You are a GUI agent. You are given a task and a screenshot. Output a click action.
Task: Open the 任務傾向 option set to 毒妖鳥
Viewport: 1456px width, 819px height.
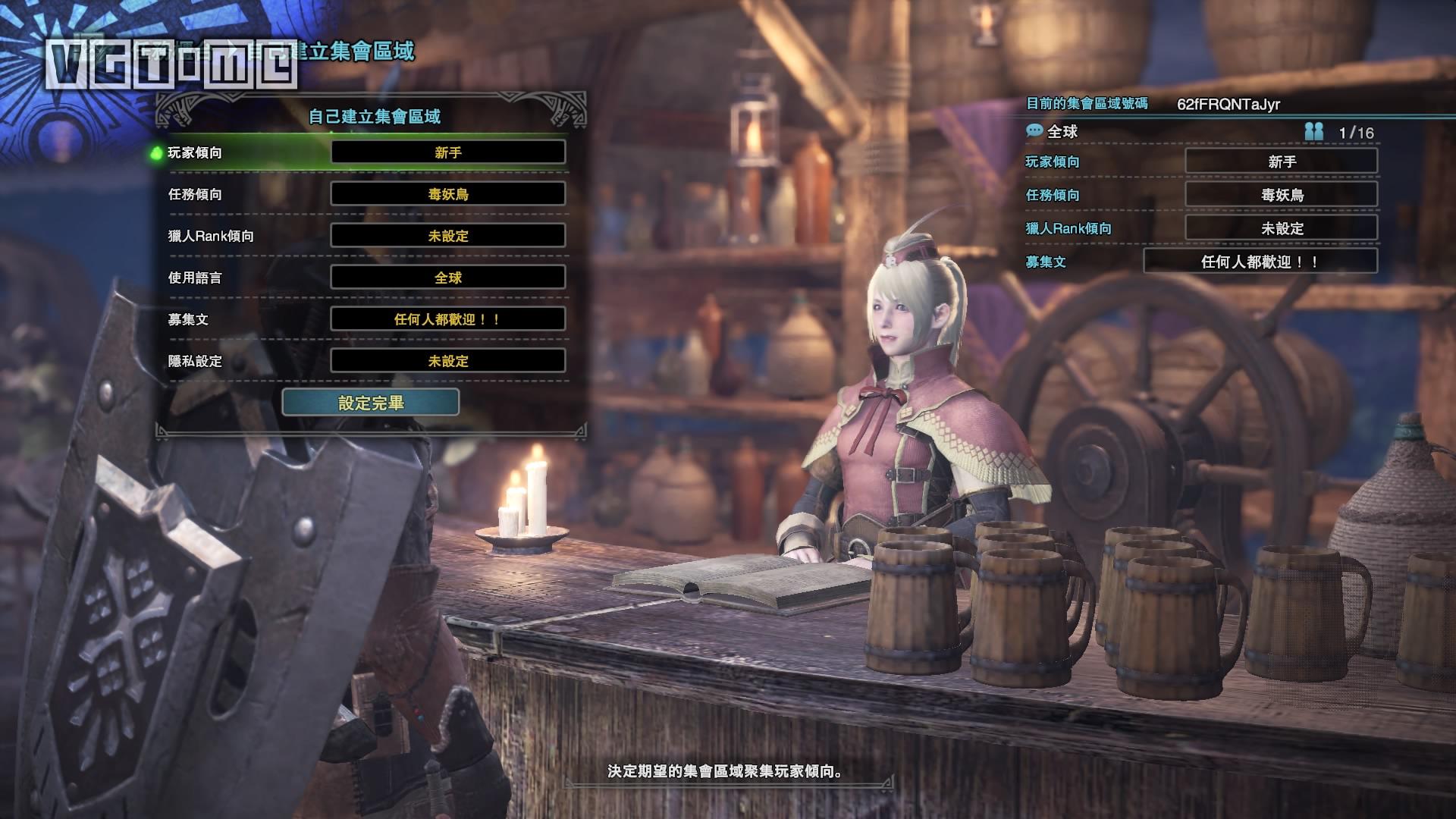[x=447, y=194]
